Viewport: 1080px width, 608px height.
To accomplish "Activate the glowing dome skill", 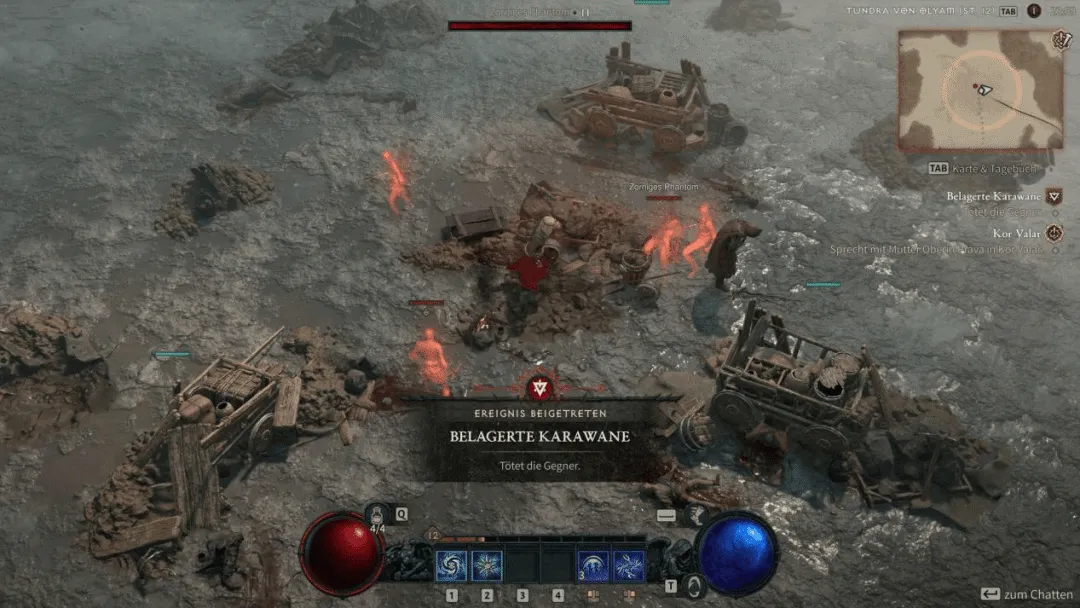I will (593, 567).
